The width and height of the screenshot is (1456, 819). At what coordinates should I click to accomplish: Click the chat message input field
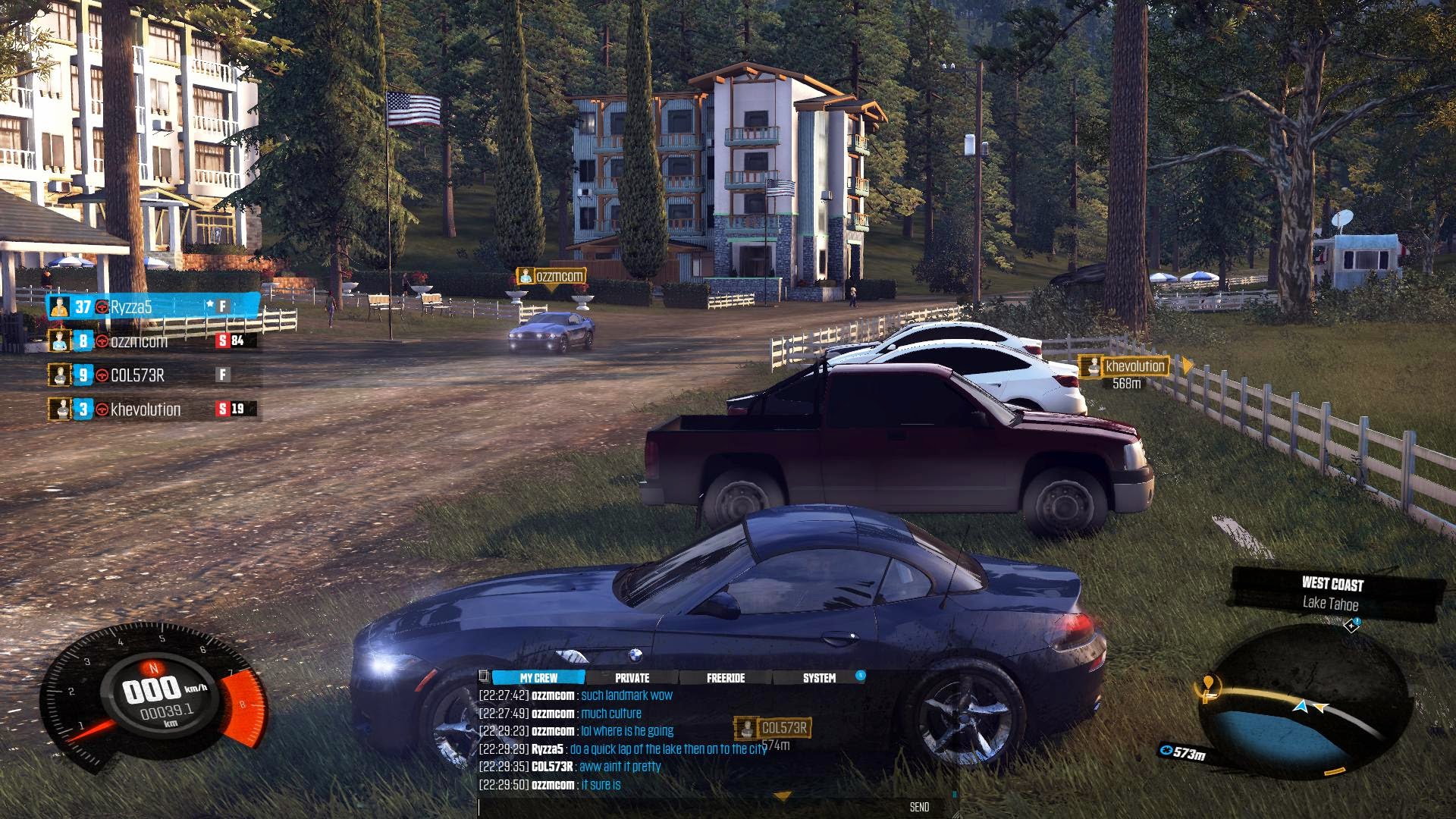[682, 808]
